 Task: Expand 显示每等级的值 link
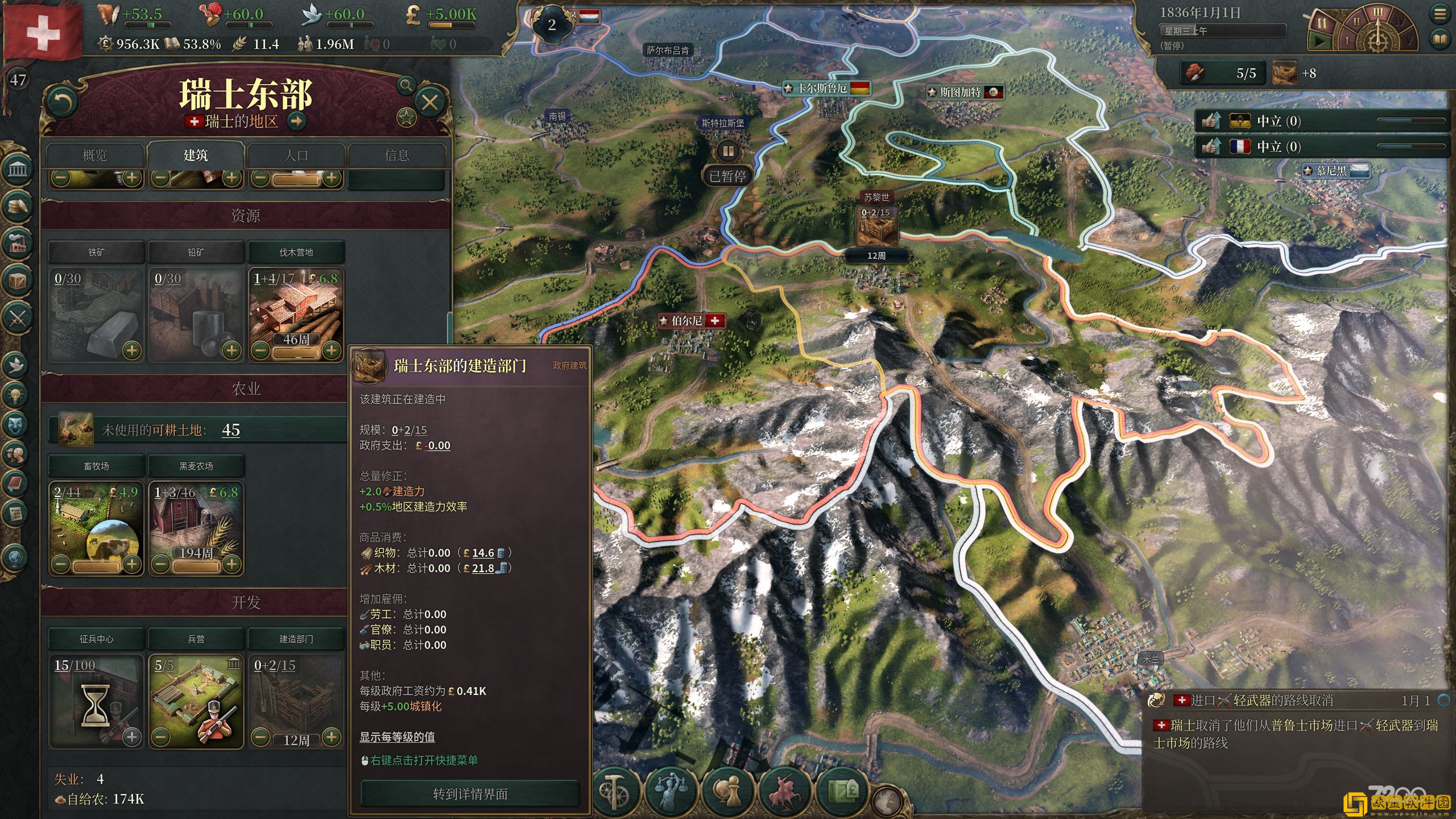[x=397, y=737]
